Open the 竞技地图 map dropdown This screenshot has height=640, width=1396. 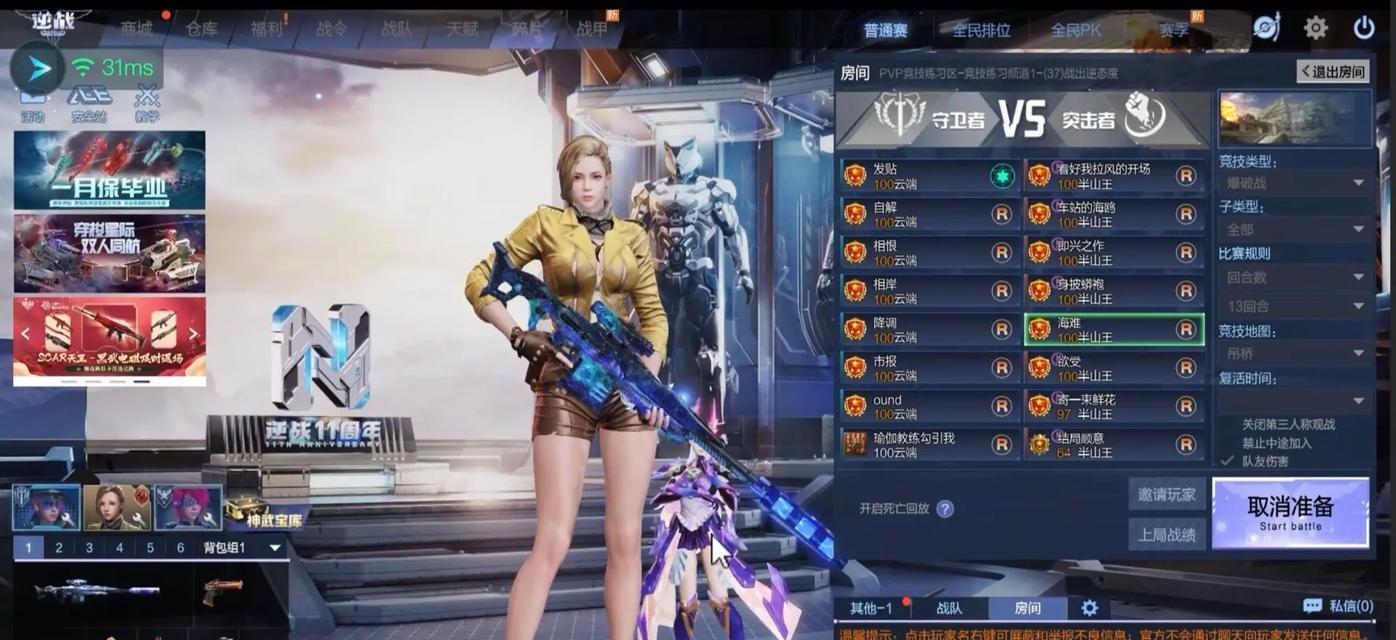click(x=1296, y=353)
